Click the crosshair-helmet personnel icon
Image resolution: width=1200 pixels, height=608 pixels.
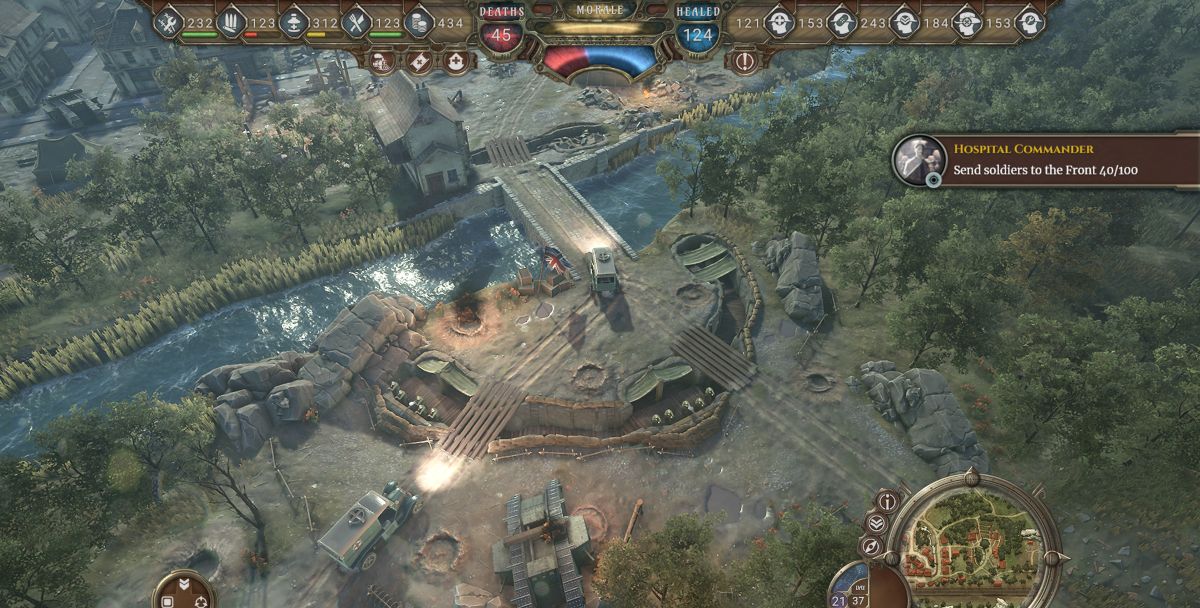click(x=967, y=22)
